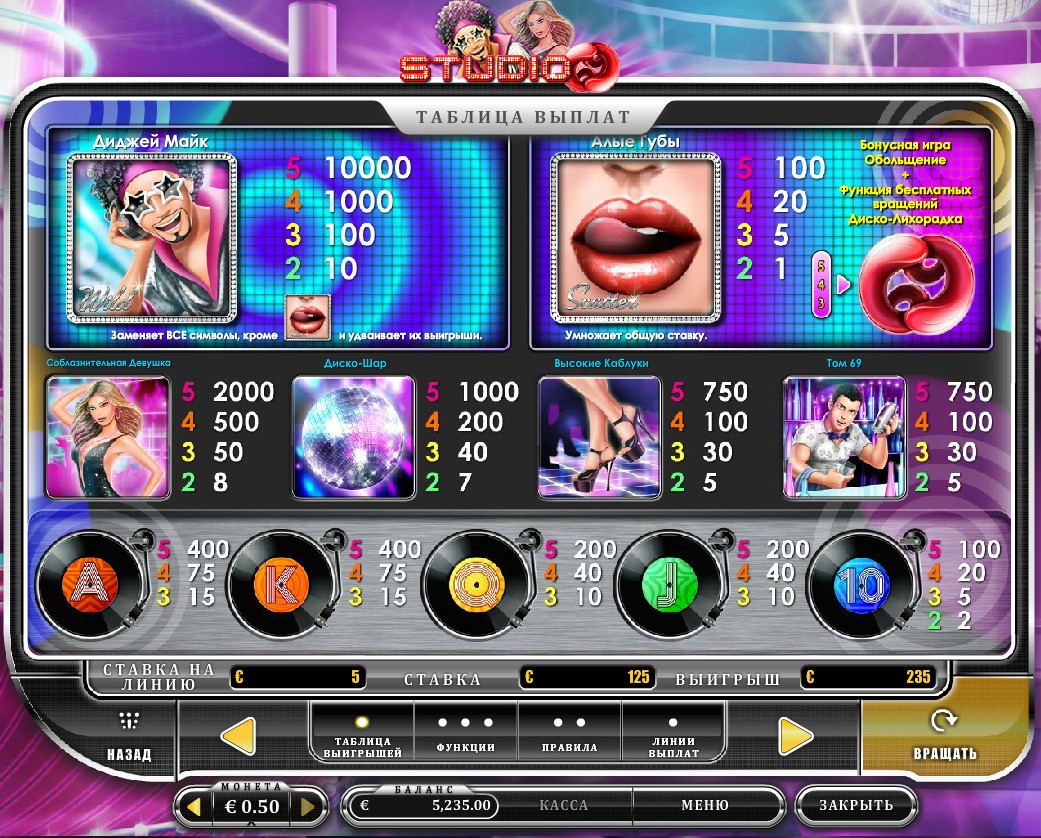This screenshot has height=838, width=1041.
Task: Go back with the Назад button
Action: tap(129, 736)
